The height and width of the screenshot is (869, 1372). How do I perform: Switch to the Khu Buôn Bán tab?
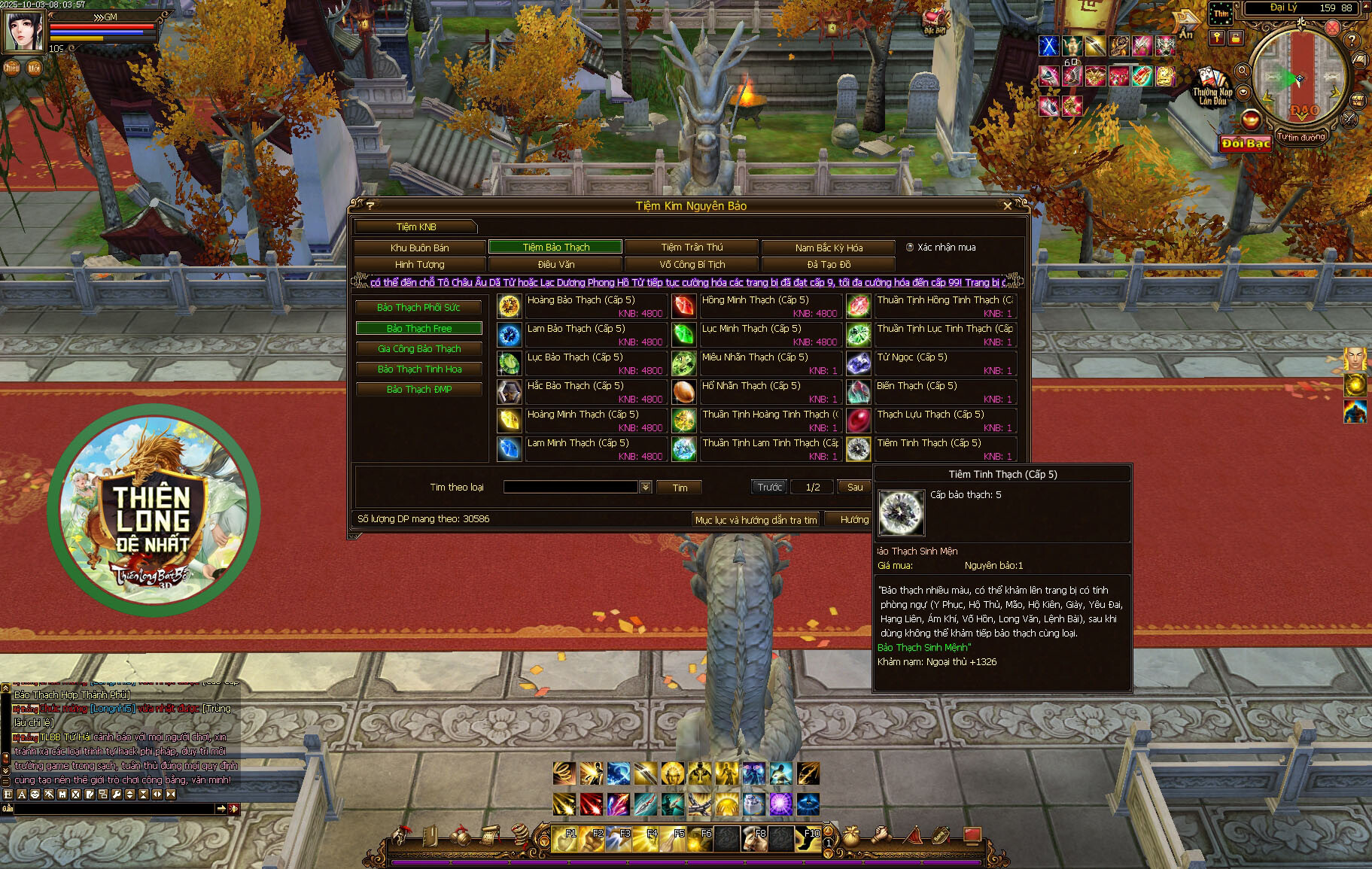[x=419, y=248]
